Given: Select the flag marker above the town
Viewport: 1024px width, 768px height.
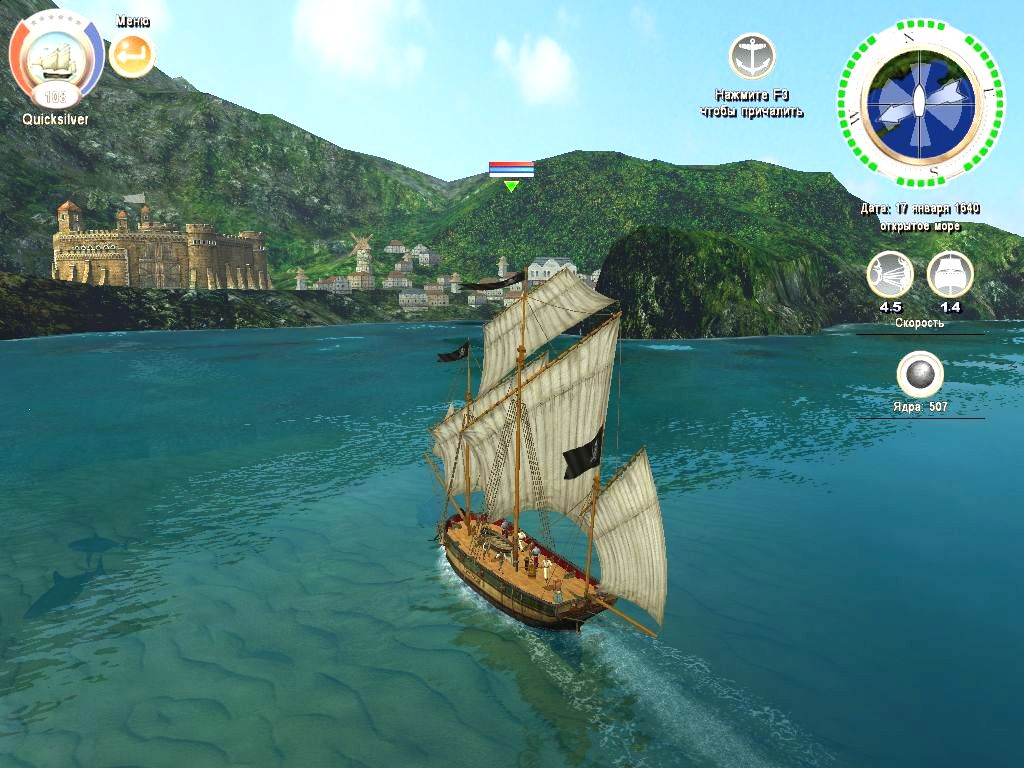Looking at the screenshot, I should (511, 171).
